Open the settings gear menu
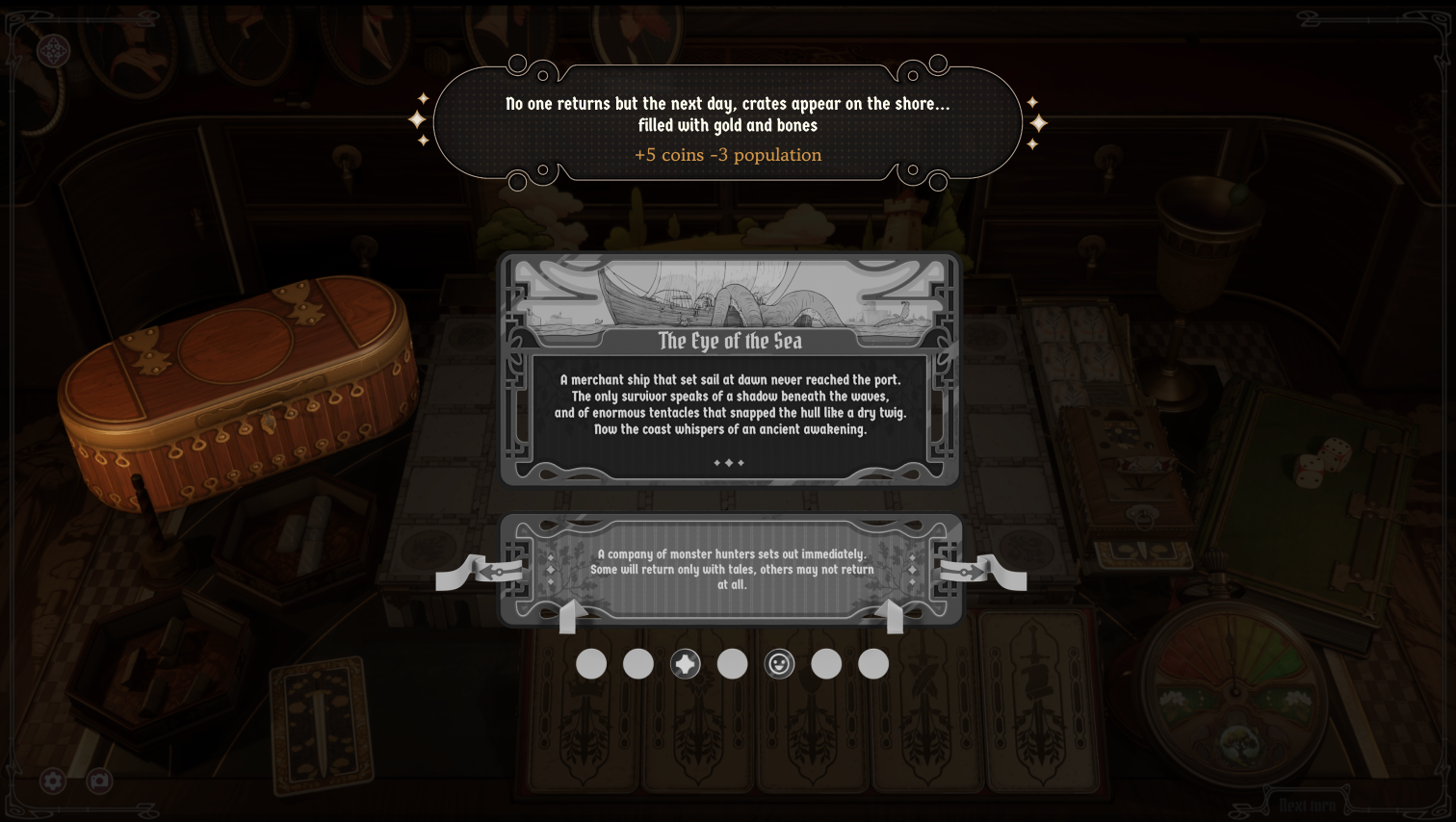The image size is (1456, 822). pos(53,781)
